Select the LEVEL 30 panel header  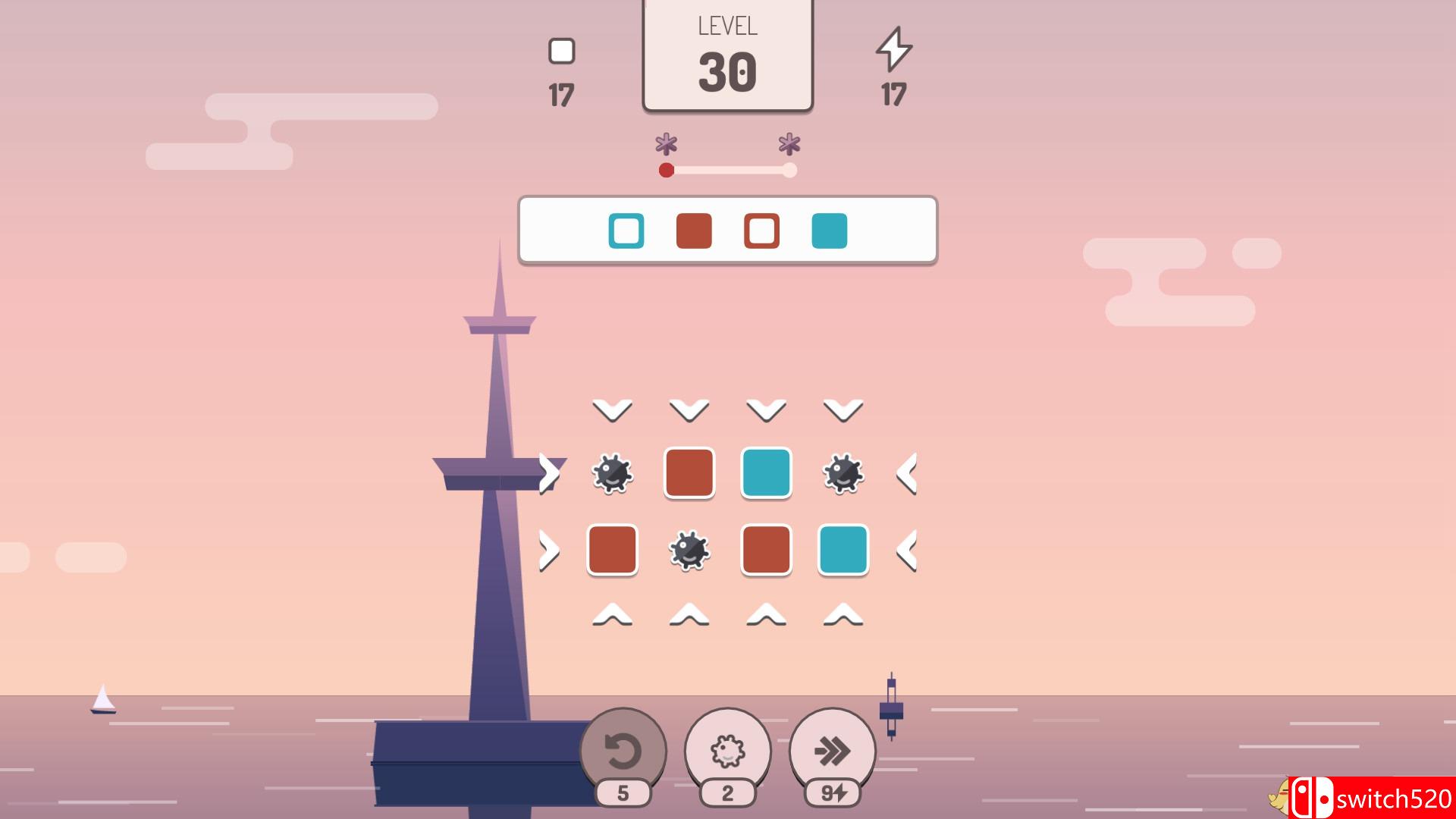pos(728,53)
